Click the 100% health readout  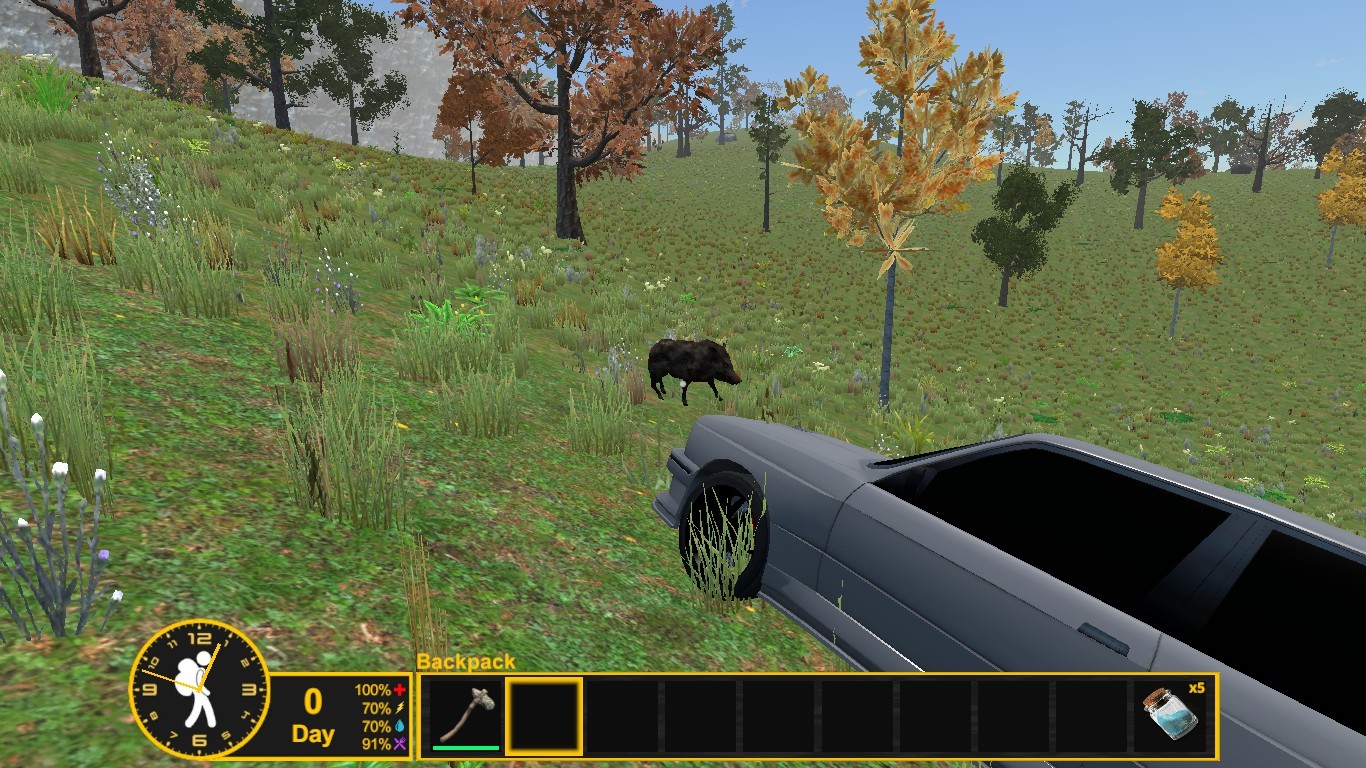tap(372, 690)
